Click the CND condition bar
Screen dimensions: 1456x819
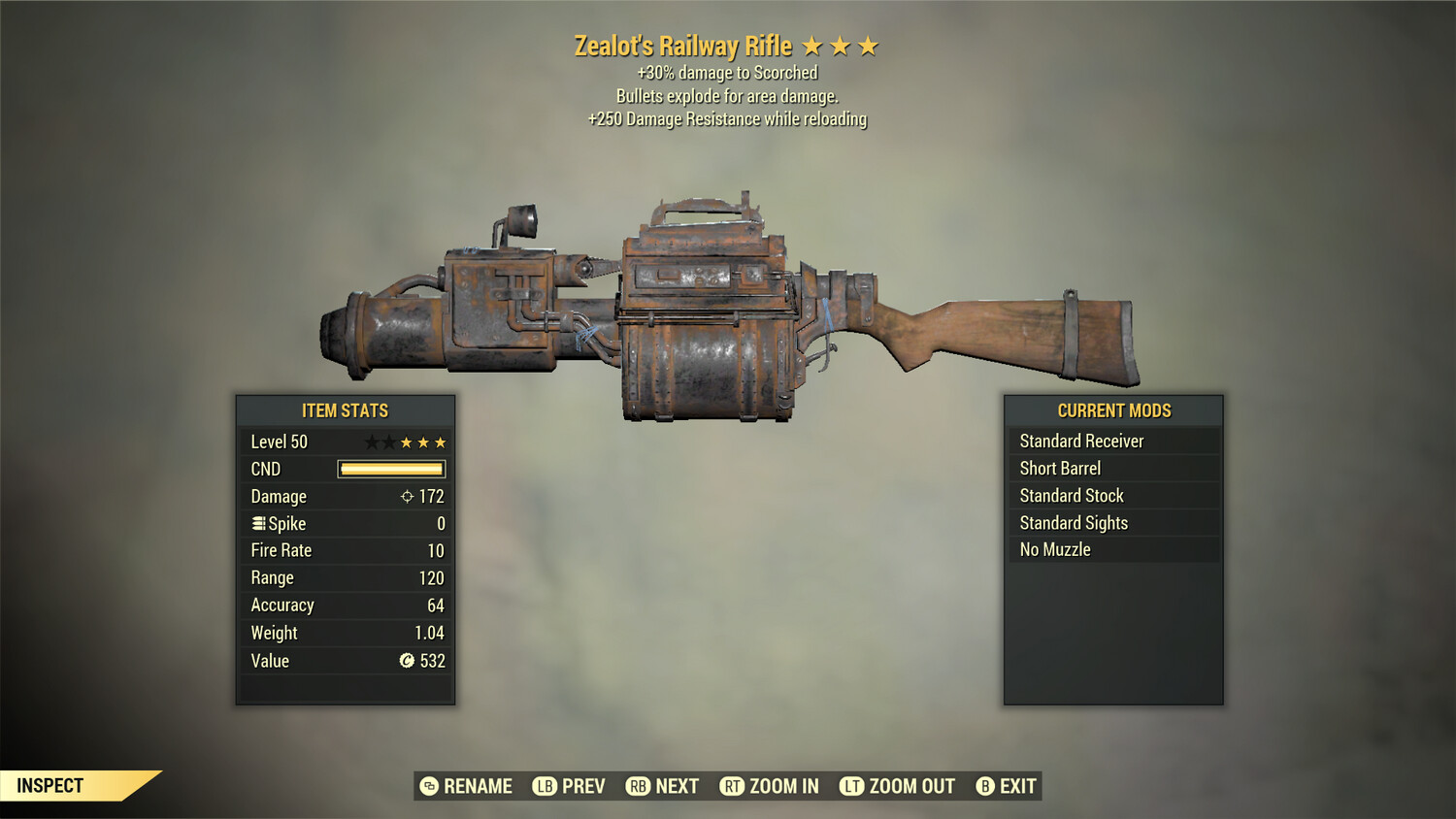[390, 469]
